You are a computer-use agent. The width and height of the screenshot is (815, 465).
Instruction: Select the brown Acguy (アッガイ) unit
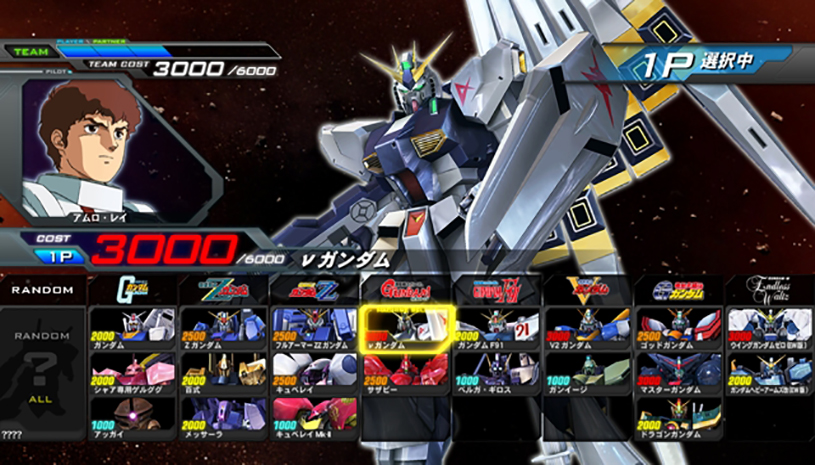(x=133, y=417)
